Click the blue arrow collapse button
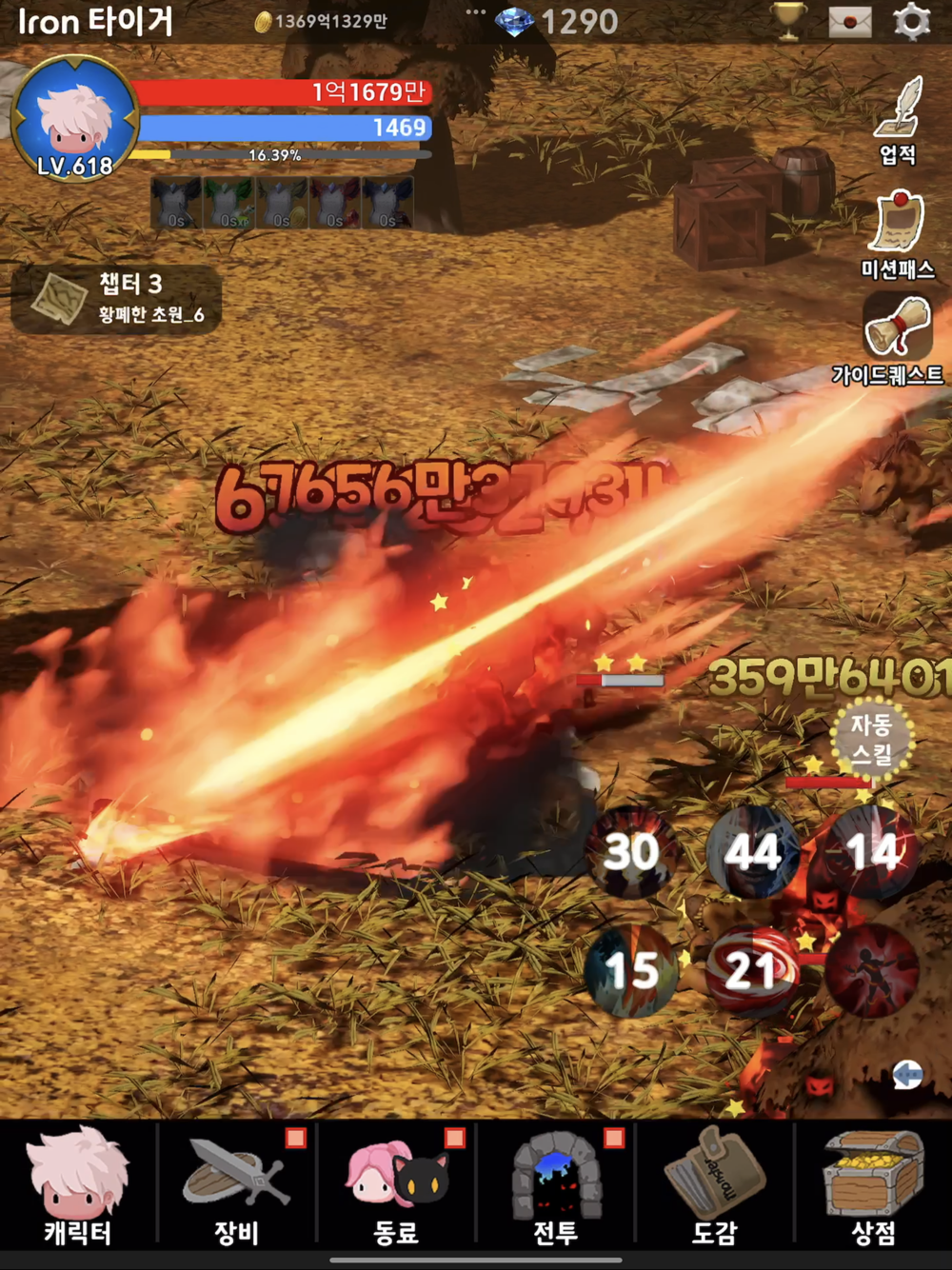The height and width of the screenshot is (1270, 952). click(x=907, y=1075)
